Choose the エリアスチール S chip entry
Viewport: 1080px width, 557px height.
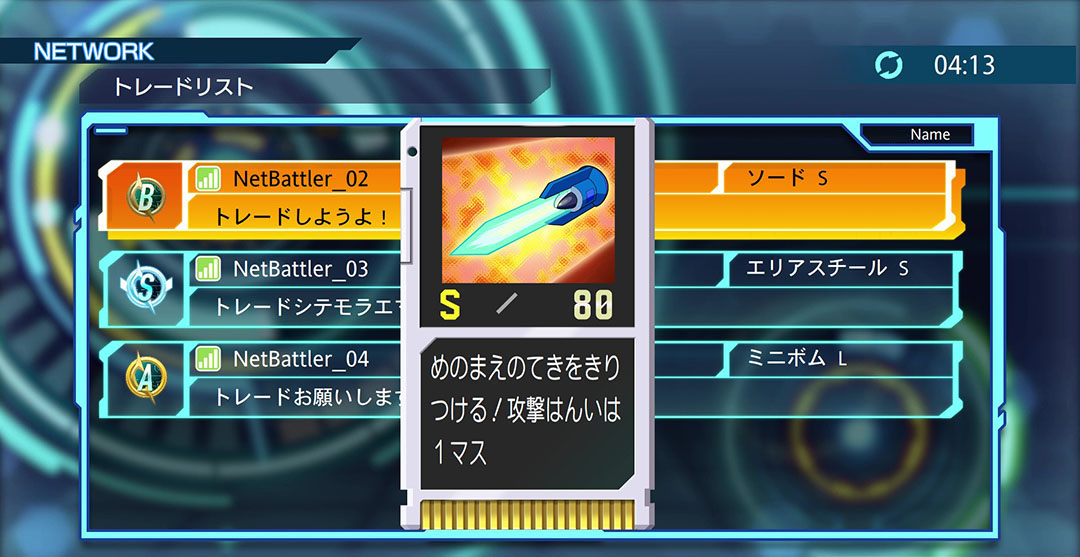coord(828,268)
